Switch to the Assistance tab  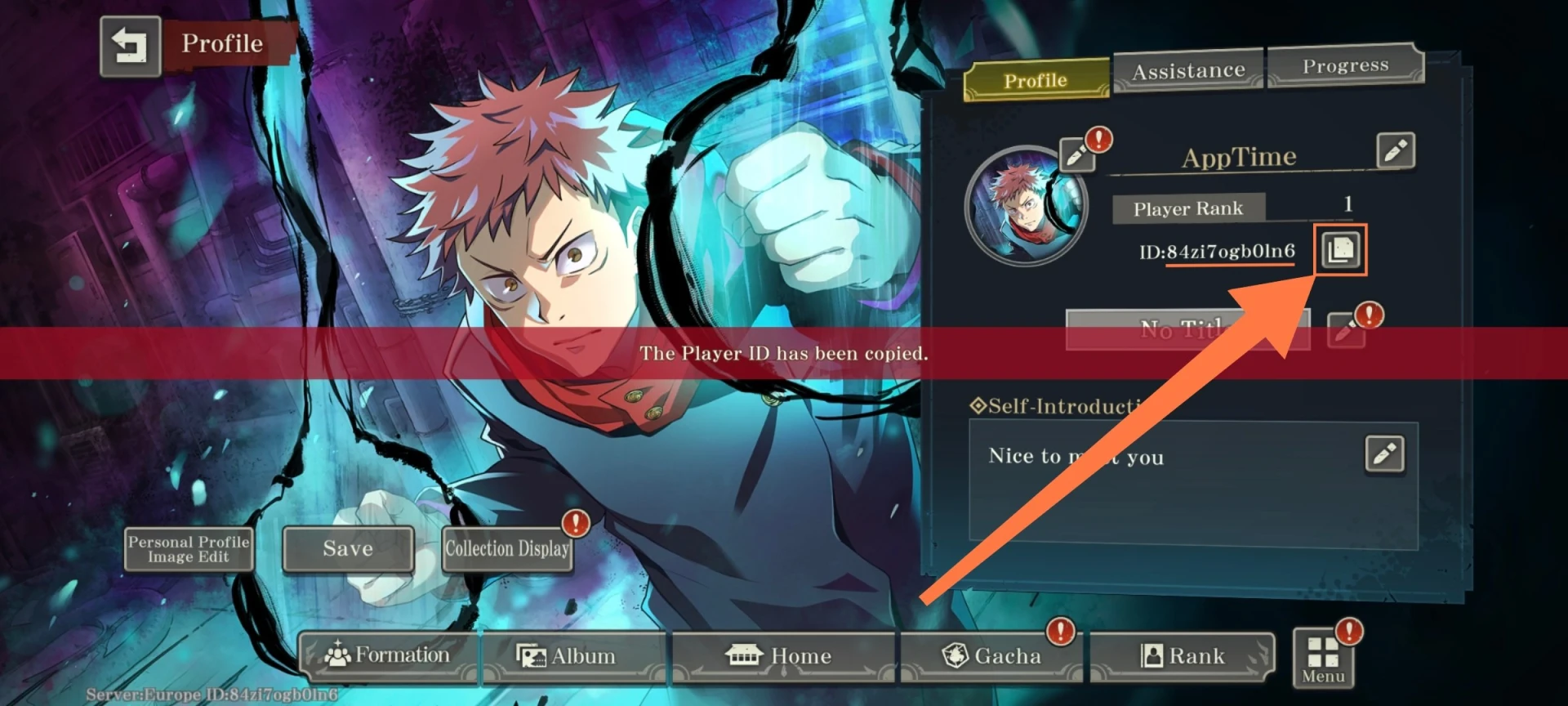click(1188, 71)
